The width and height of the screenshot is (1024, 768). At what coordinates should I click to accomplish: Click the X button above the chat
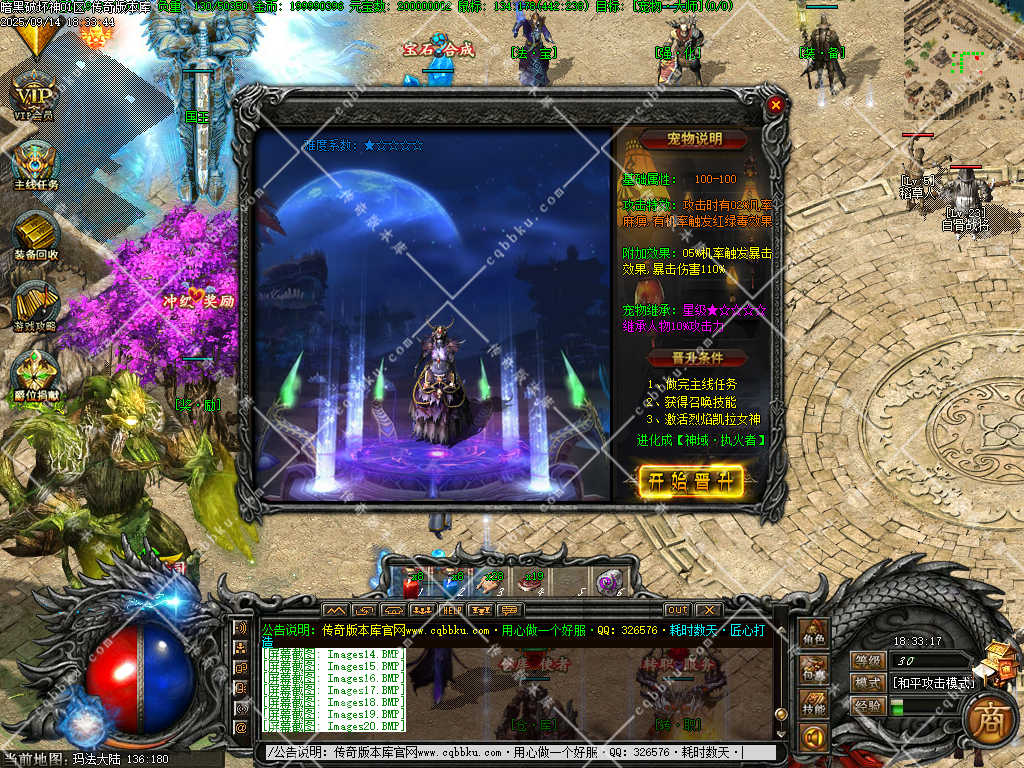click(708, 610)
